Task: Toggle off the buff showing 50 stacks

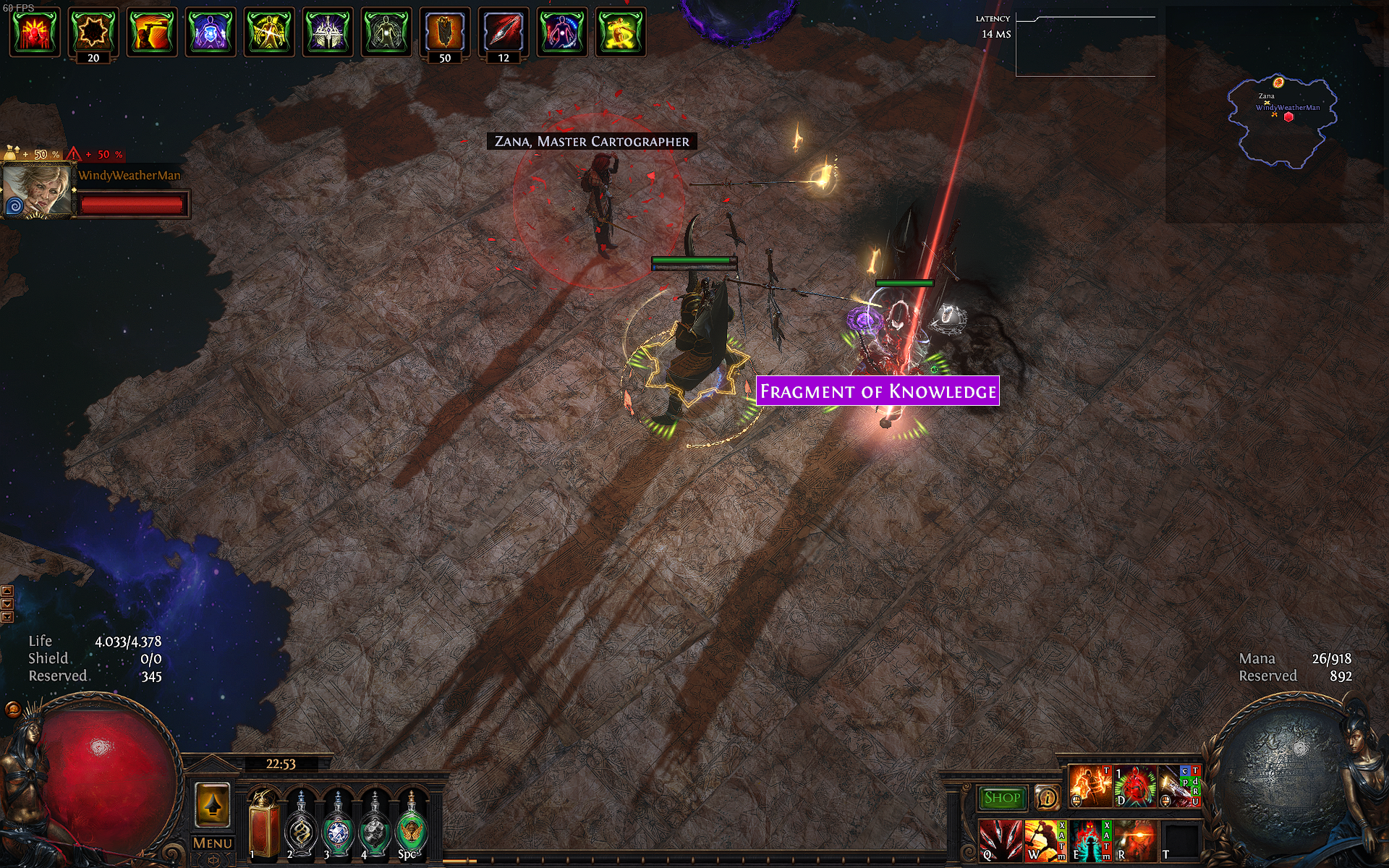Action: [443, 33]
